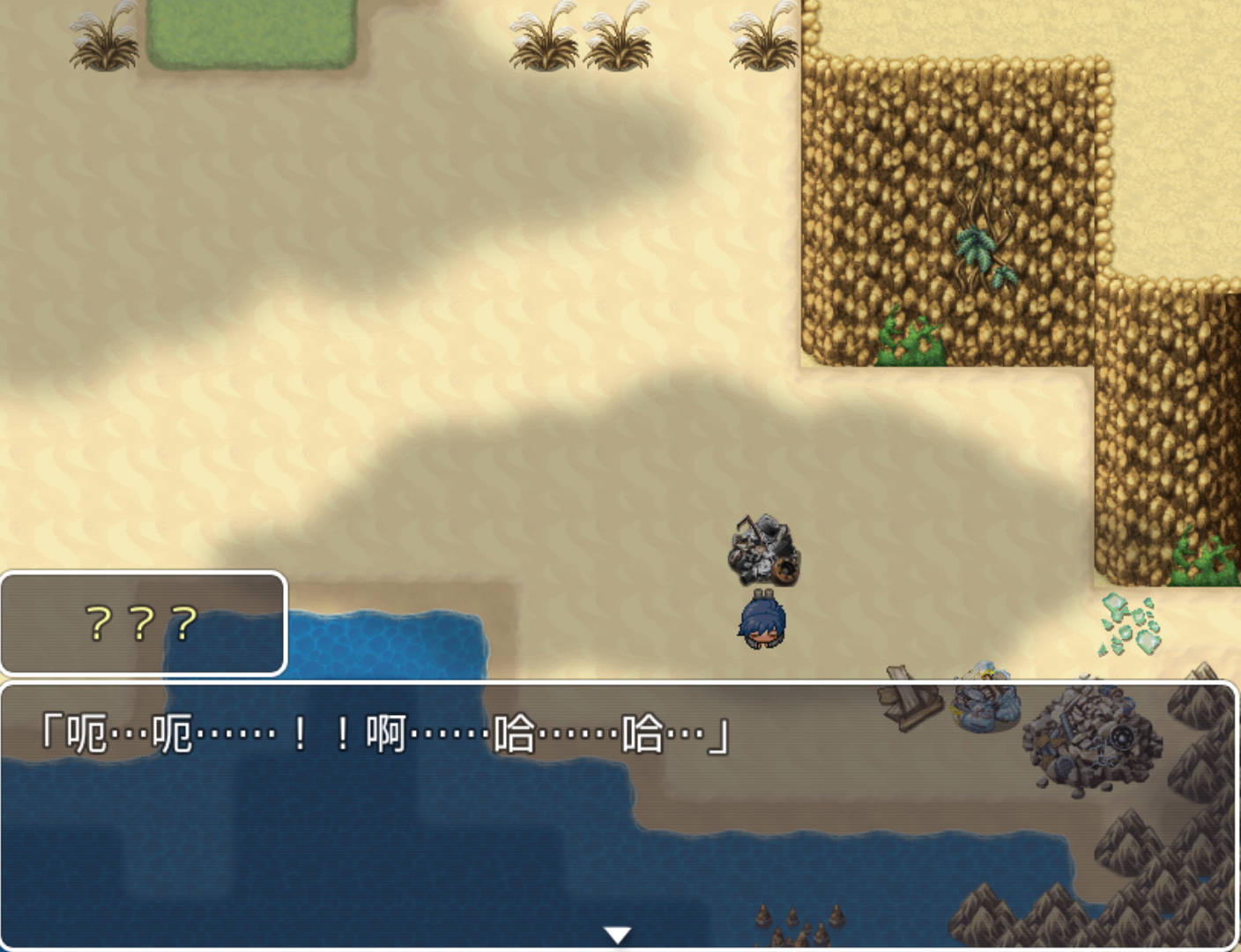Click the green crystal shards on the sand
The height and width of the screenshot is (952, 1241).
coord(1130,623)
